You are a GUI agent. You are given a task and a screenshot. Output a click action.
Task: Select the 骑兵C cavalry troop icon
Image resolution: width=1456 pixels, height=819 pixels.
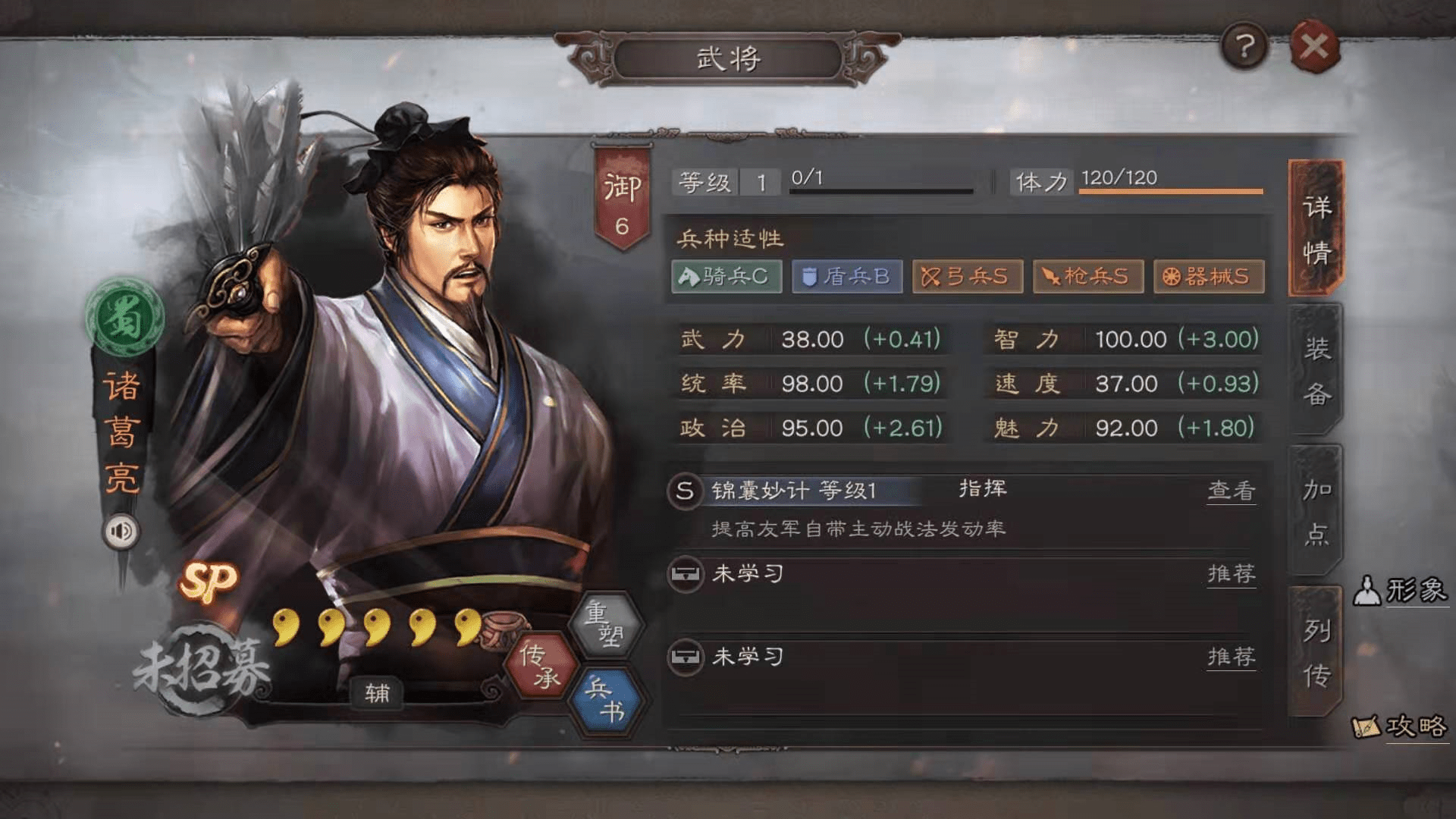click(725, 277)
